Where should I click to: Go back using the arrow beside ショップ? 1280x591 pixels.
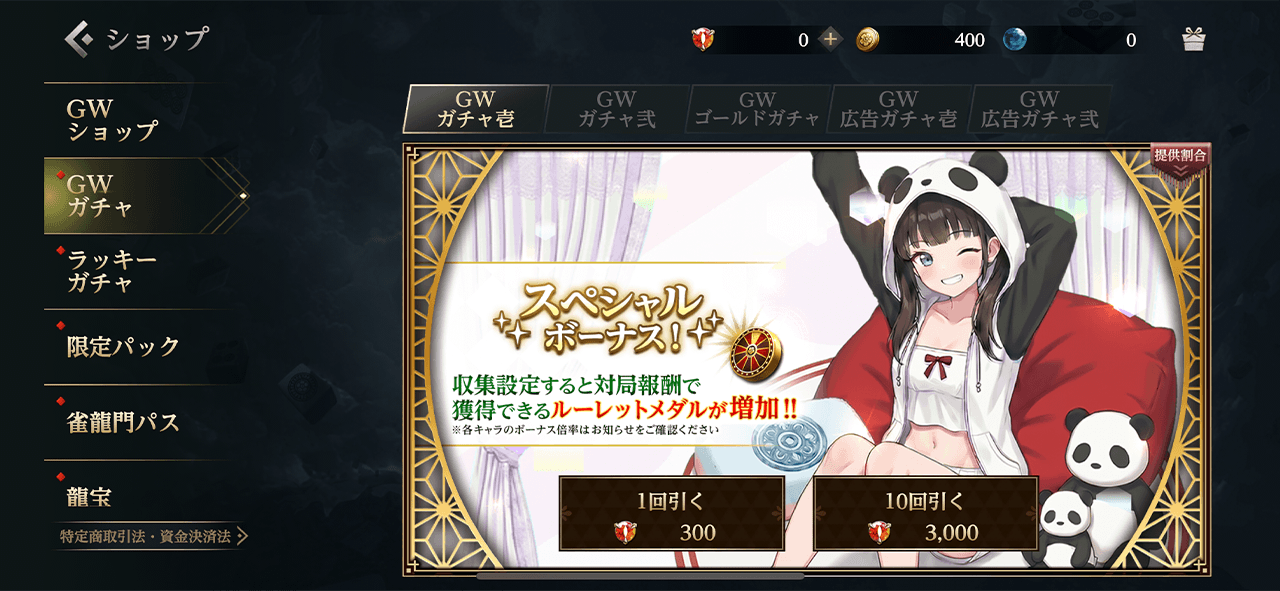click(x=78, y=39)
